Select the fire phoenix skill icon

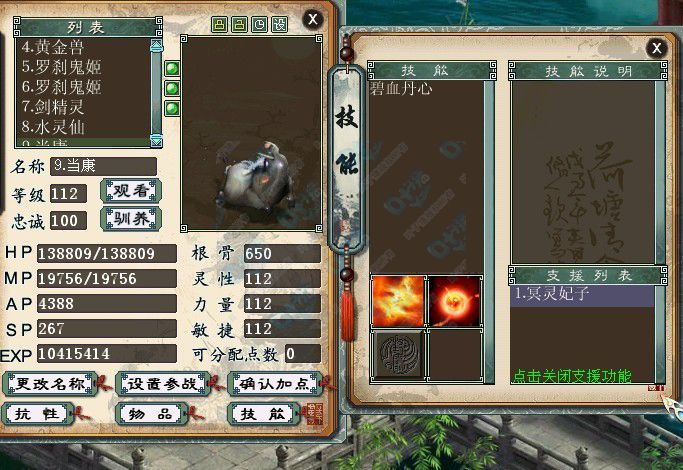coord(398,301)
